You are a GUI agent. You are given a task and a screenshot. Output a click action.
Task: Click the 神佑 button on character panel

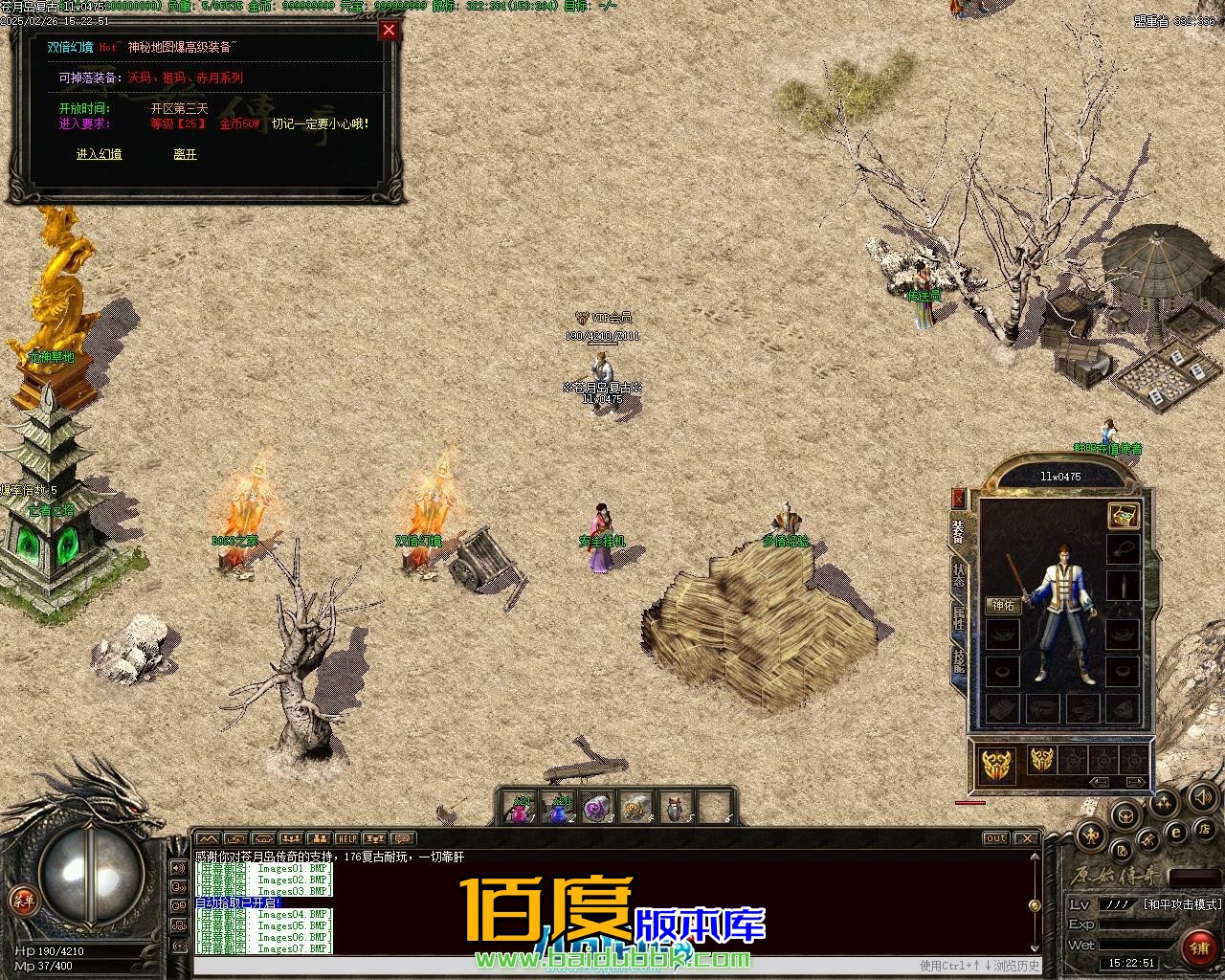(1003, 605)
